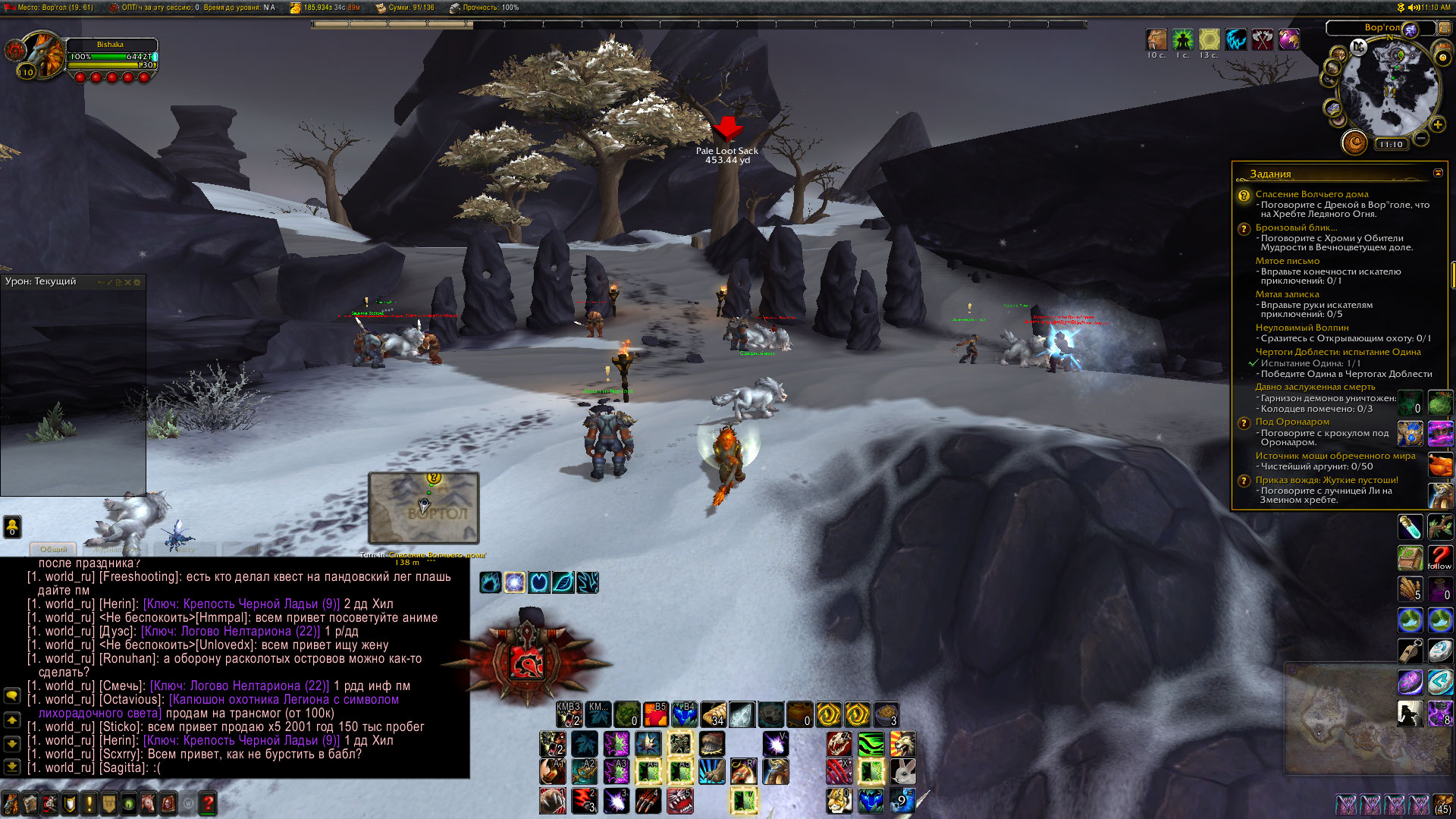Collapse the Задания quest tracker
Image resolution: width=1456 pixels, height=819 pixels.
pyautogui.click(x=1438, y=173)
